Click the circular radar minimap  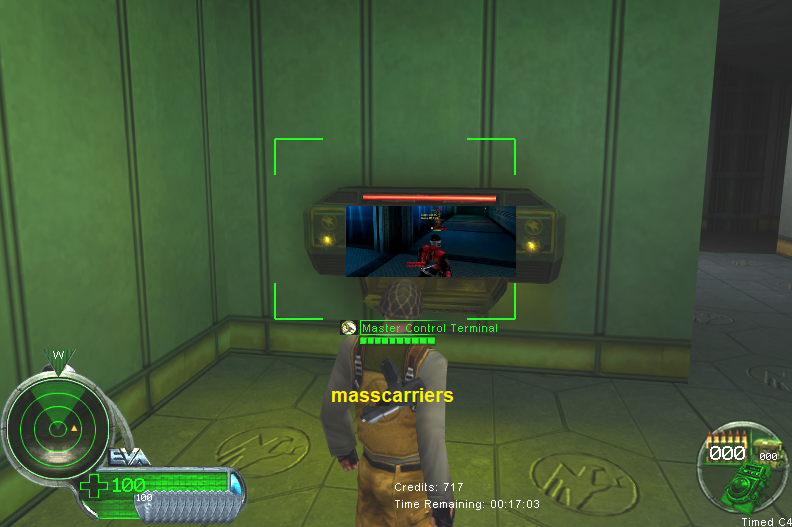[56, 428]
